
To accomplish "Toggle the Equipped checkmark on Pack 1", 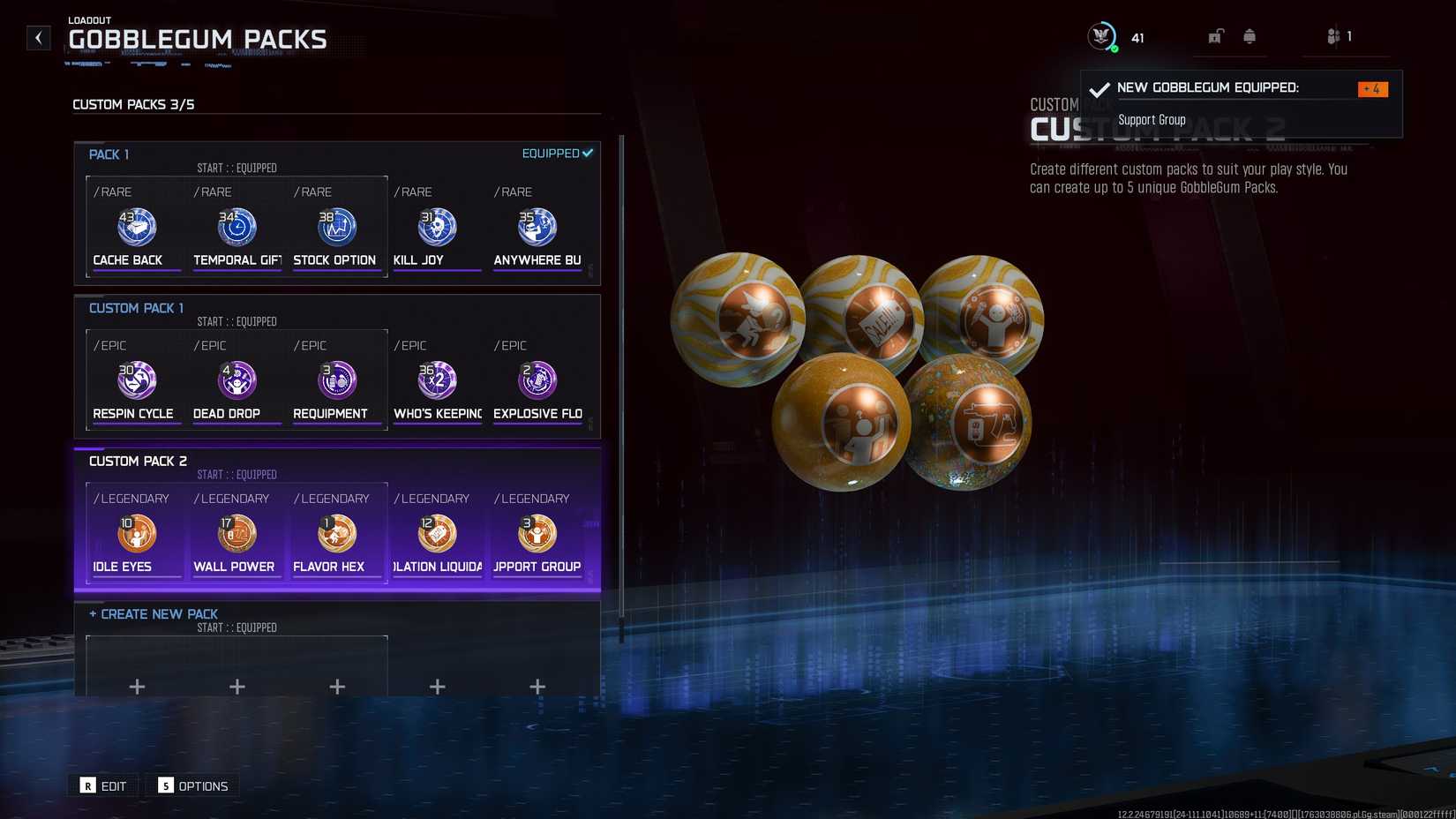I will pos(588,152).
